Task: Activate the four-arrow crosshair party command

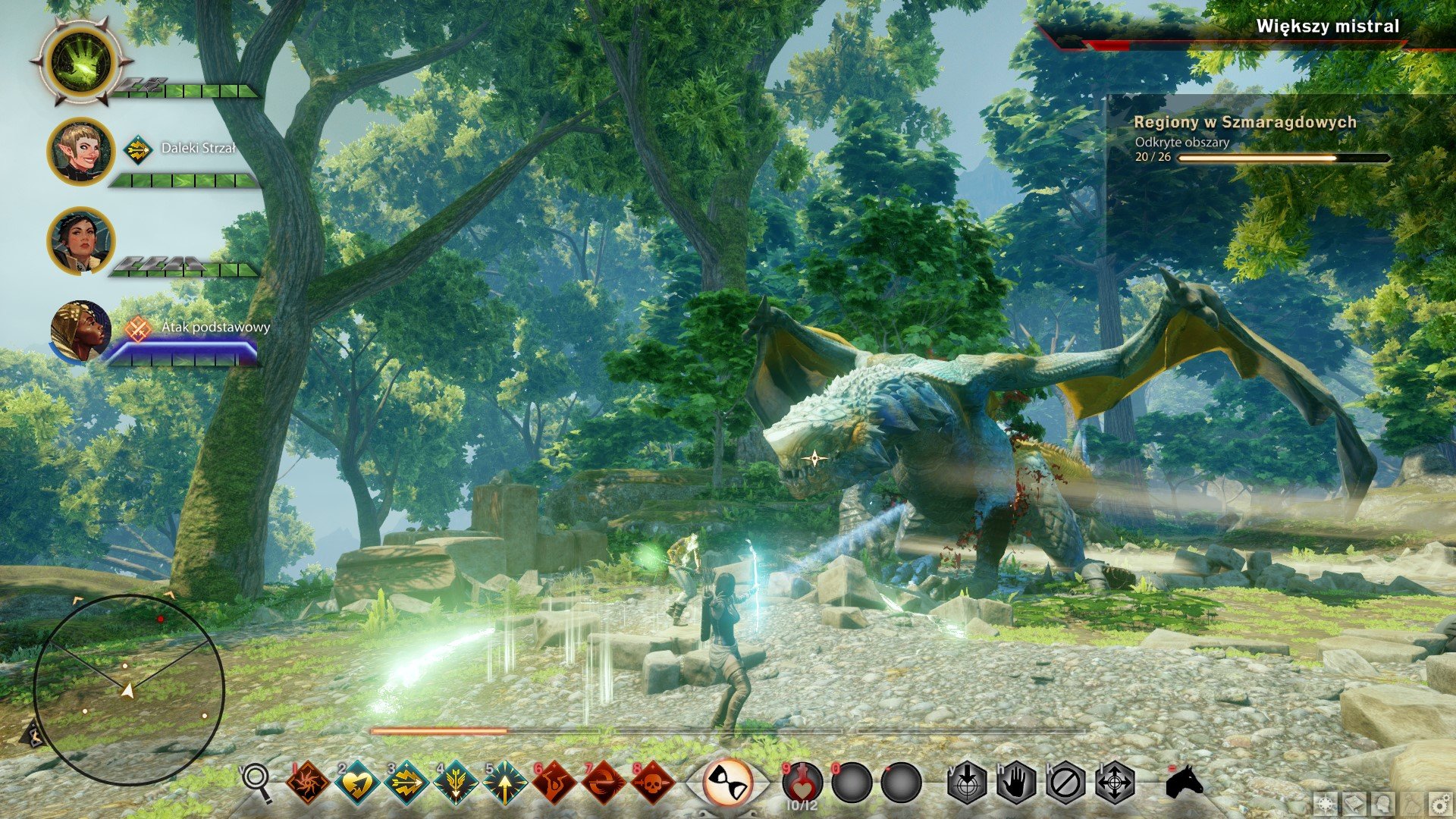Action: tap(1115, 782)
